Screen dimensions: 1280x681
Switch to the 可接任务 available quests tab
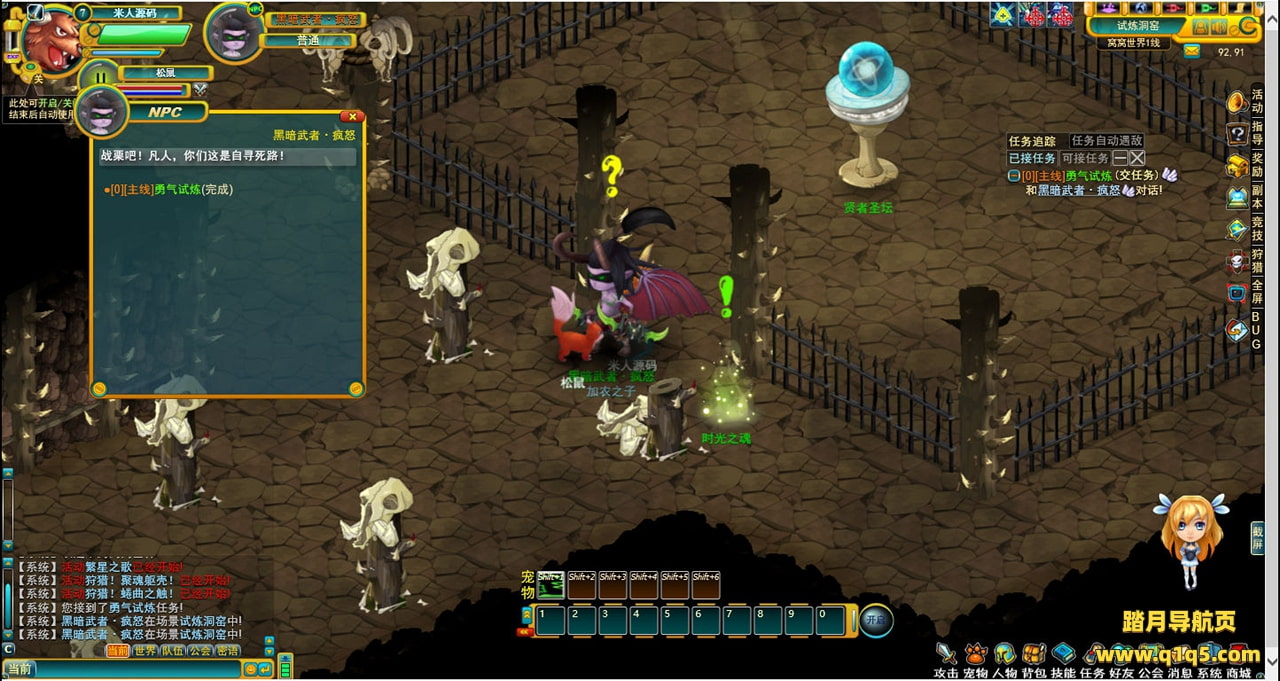[x=1084, y=158]
